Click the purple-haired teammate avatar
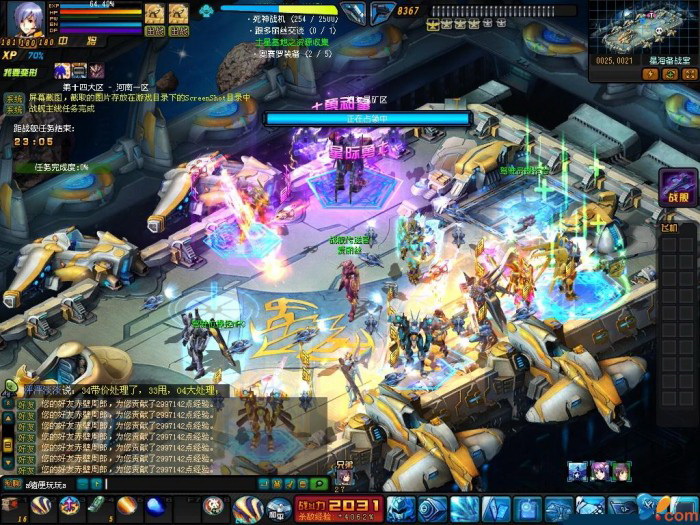The height and width of the screenshot is (525, 700). pyautogui.click(x=599, y=471)
